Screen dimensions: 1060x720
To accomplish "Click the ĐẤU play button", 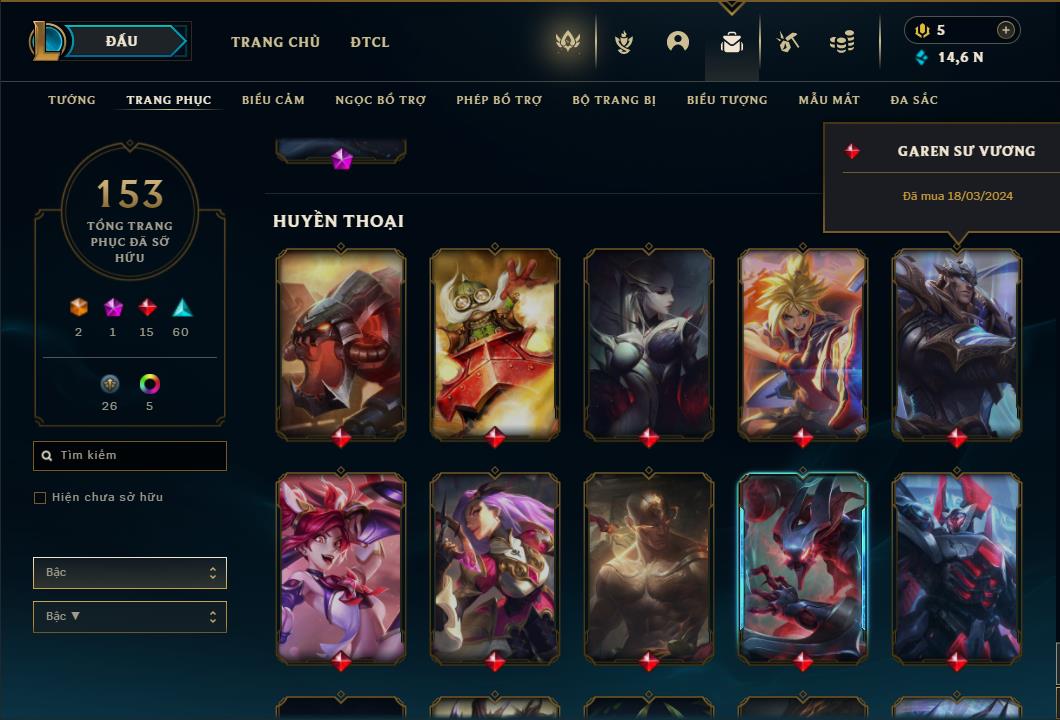I will pos(121,41).
